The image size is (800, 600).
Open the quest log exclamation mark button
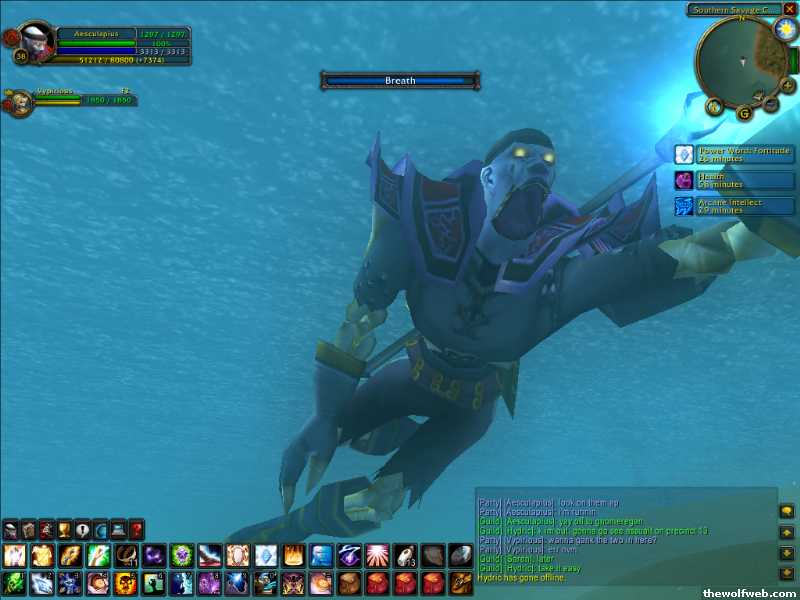tap(82, 529)
